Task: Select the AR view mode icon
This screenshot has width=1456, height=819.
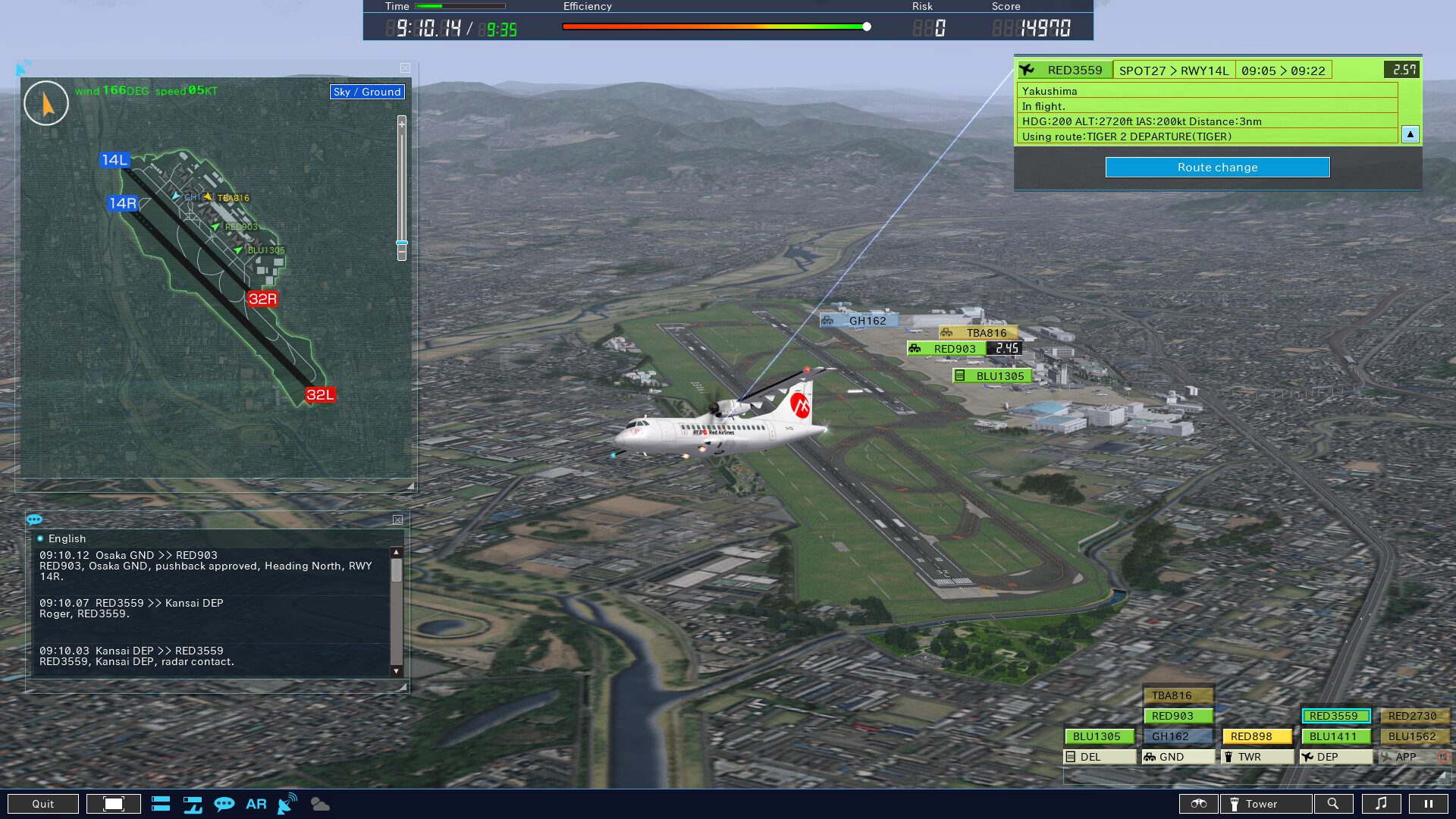Action: 256,804
